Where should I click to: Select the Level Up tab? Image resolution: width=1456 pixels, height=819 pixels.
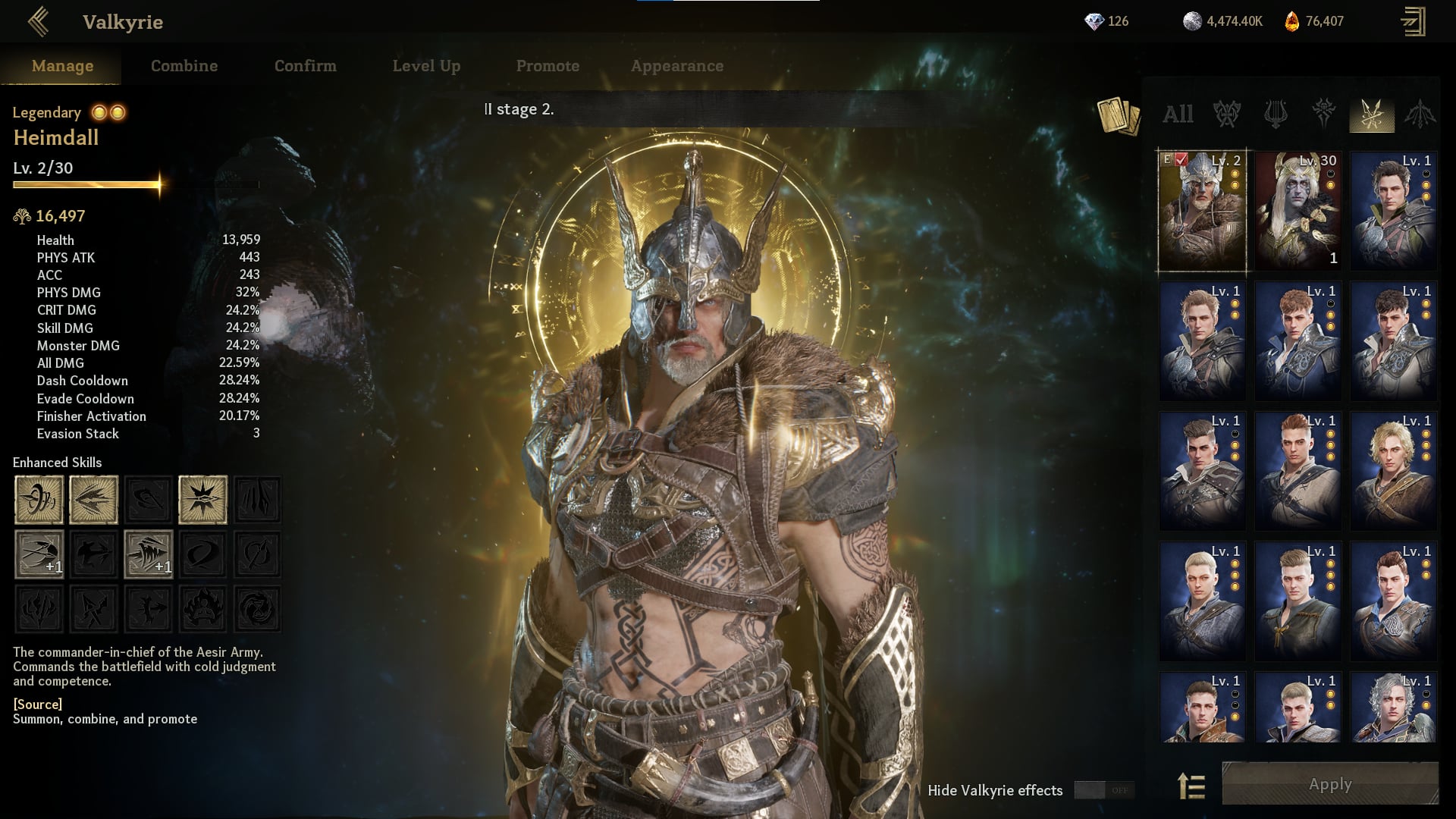click(426, 66)
